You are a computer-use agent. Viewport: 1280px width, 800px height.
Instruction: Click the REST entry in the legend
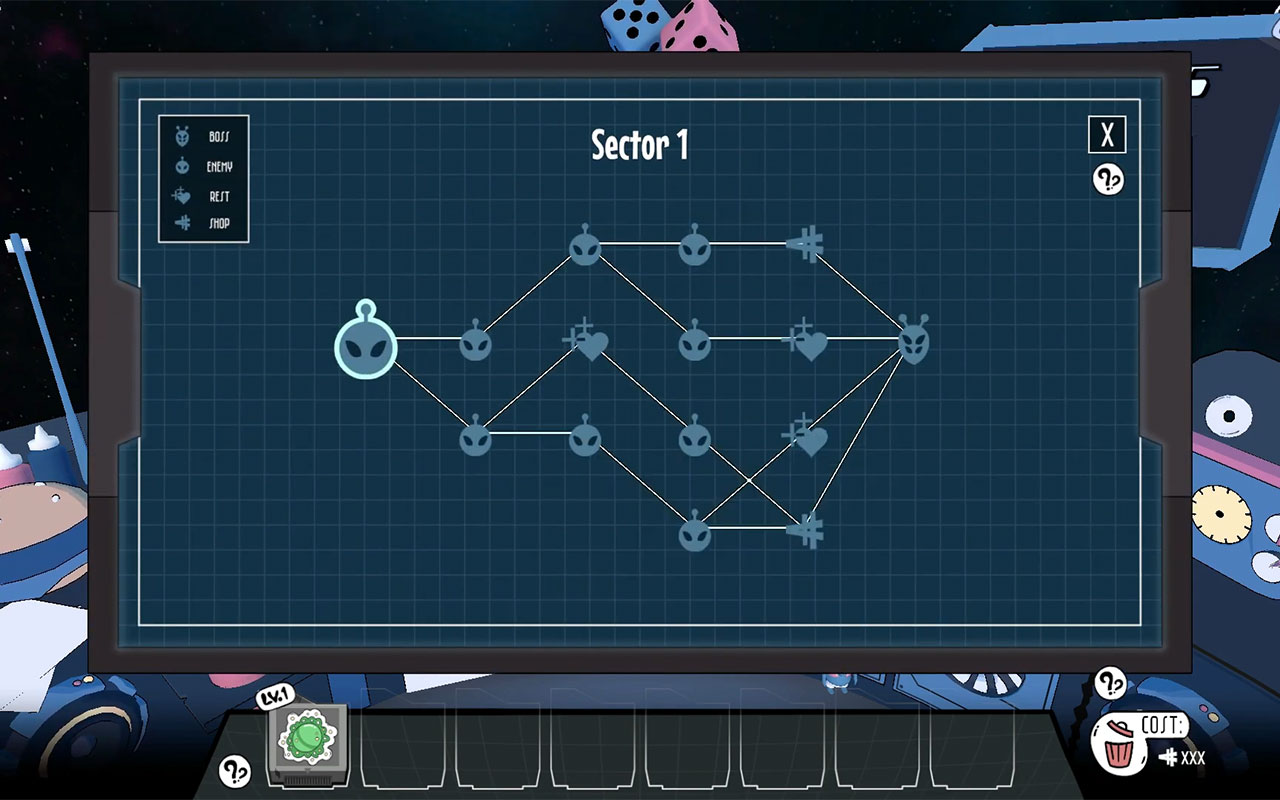[x=200, y=196]
